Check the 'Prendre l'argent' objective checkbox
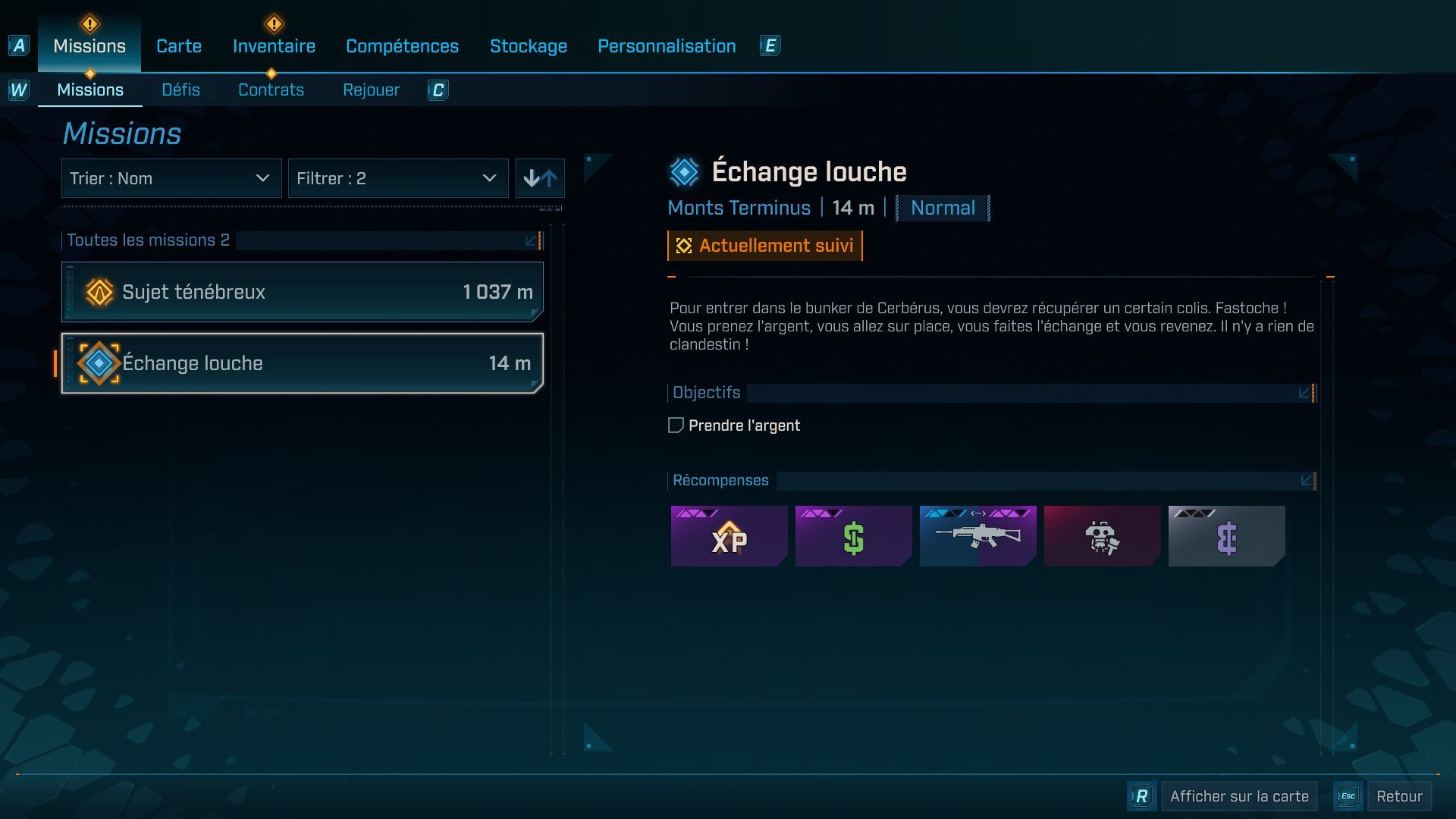 click(676, 425)
